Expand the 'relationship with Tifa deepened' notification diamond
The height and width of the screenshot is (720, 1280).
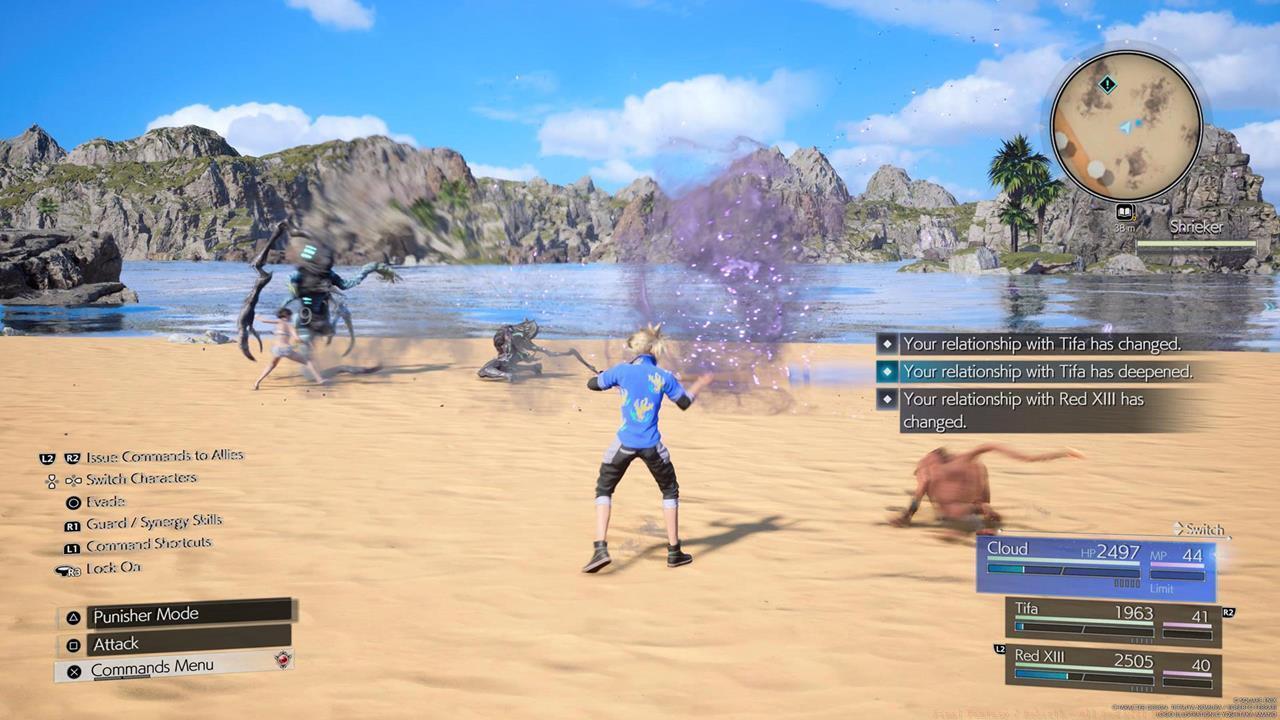pos(885,371)
